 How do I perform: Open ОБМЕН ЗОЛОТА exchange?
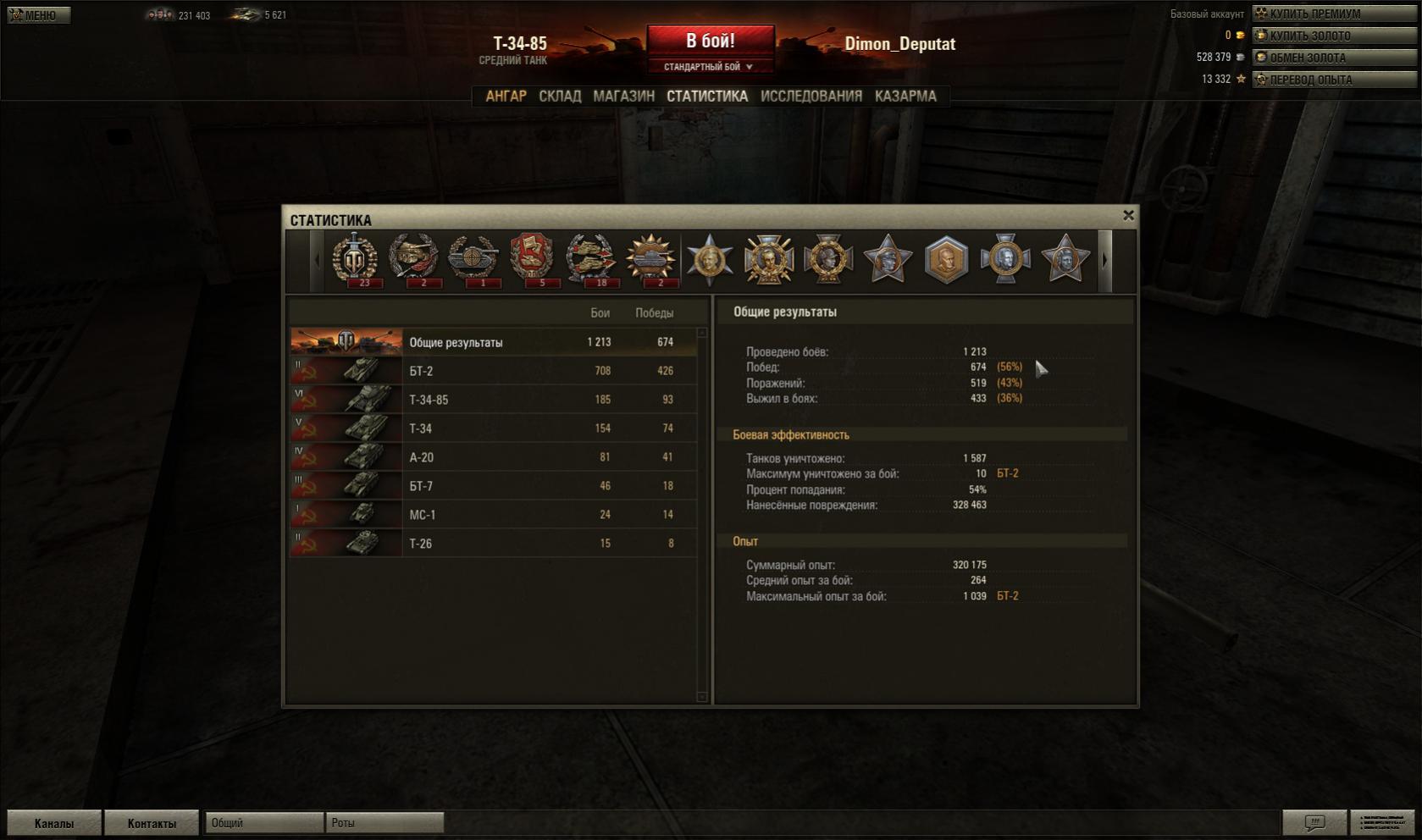tap(1334, 58)
